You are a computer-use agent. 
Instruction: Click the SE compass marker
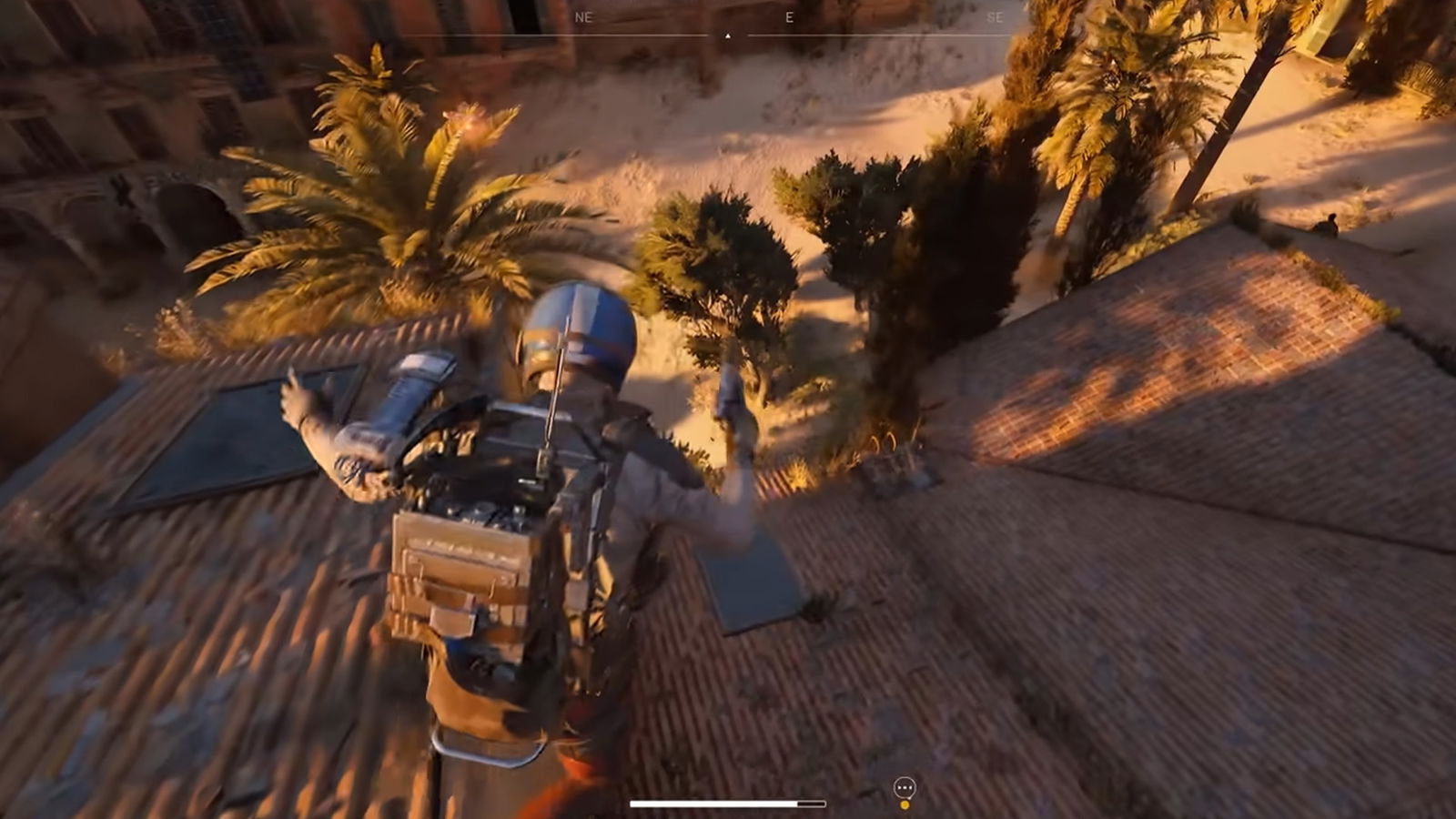997,15
